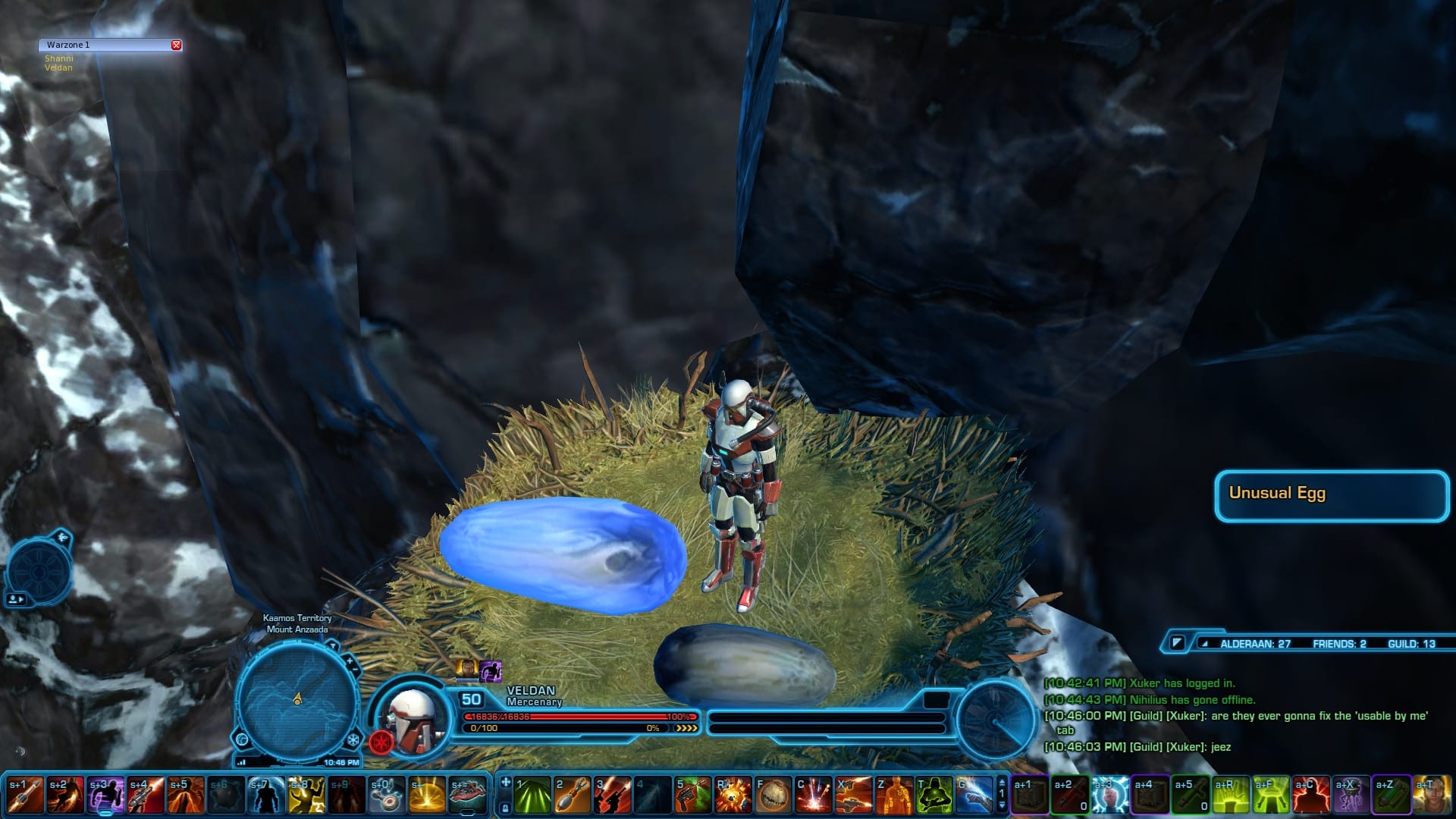1456x819 pixels.
Task: Select the purple sprinting figure buff icon
Action: pyautogui.click(x=491, y=670)
